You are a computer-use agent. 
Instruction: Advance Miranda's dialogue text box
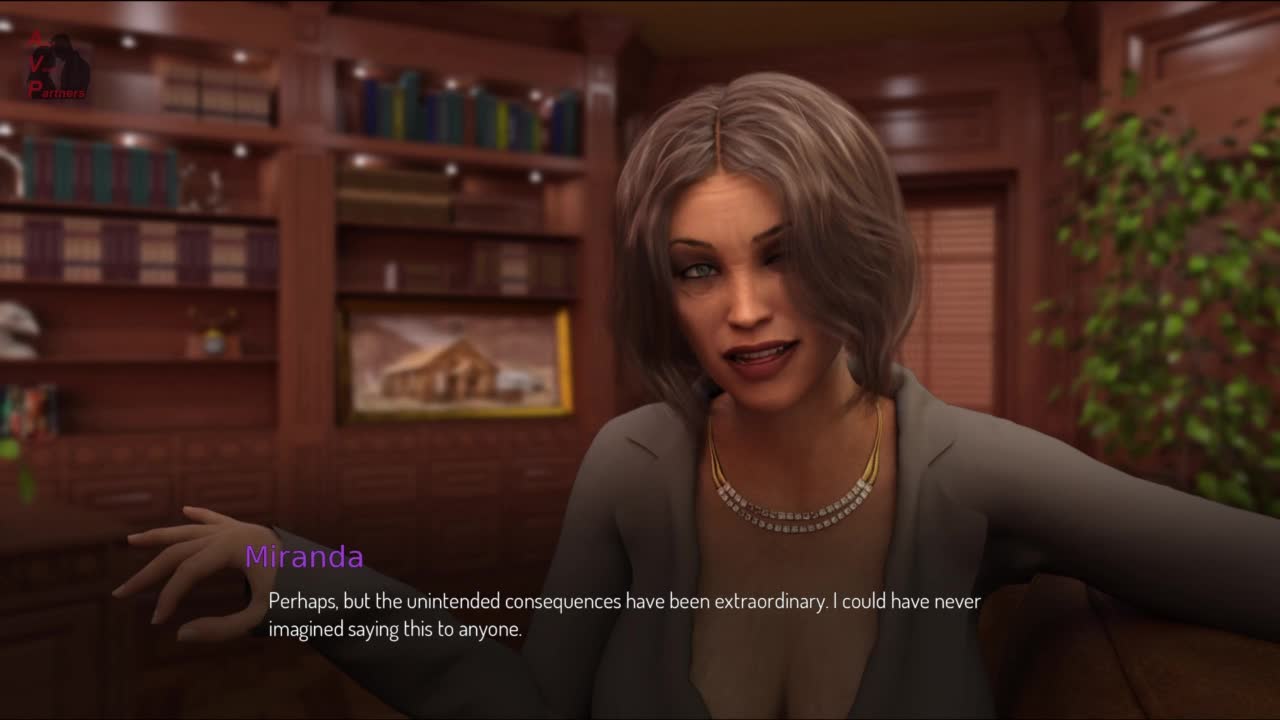click(624, 615)
